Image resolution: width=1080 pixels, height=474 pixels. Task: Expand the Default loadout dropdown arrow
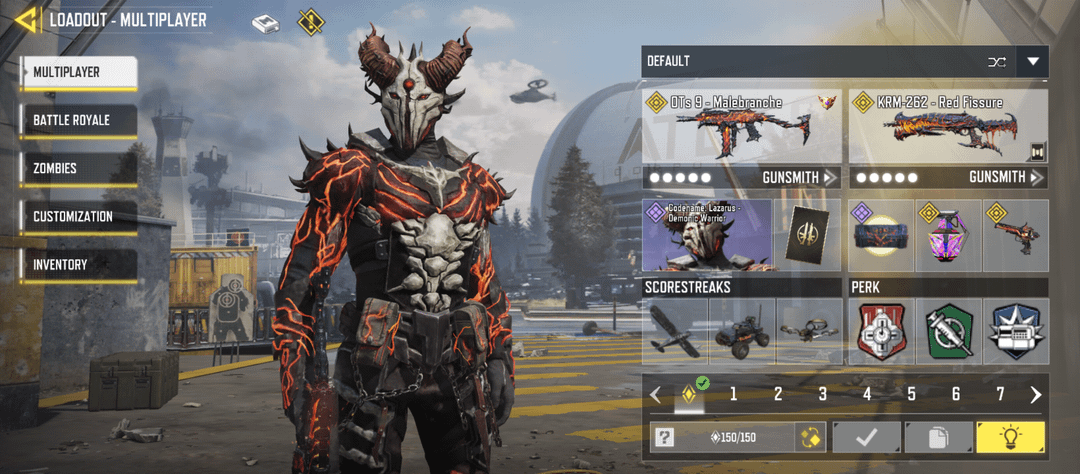tap(1032, 62)
